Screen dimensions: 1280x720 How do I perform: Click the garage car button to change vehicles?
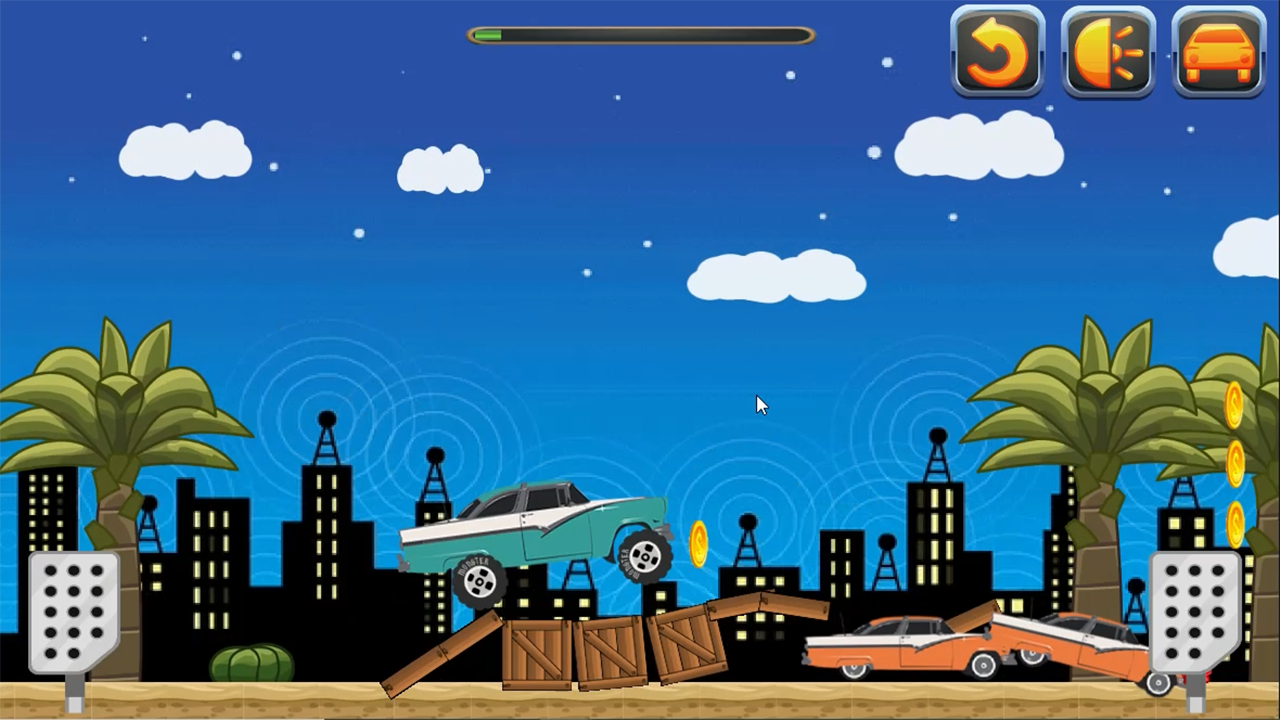(x=1218, y=52)
